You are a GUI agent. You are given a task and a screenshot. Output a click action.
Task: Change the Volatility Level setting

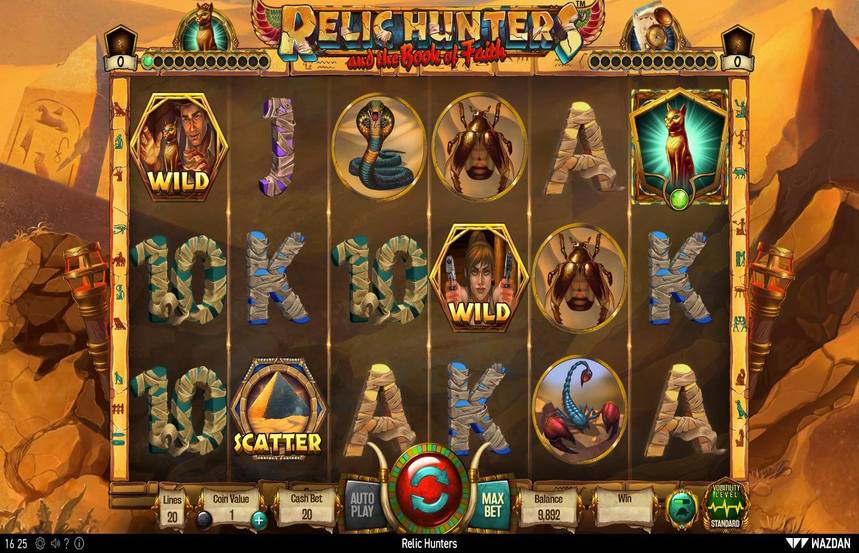[724, 505]
